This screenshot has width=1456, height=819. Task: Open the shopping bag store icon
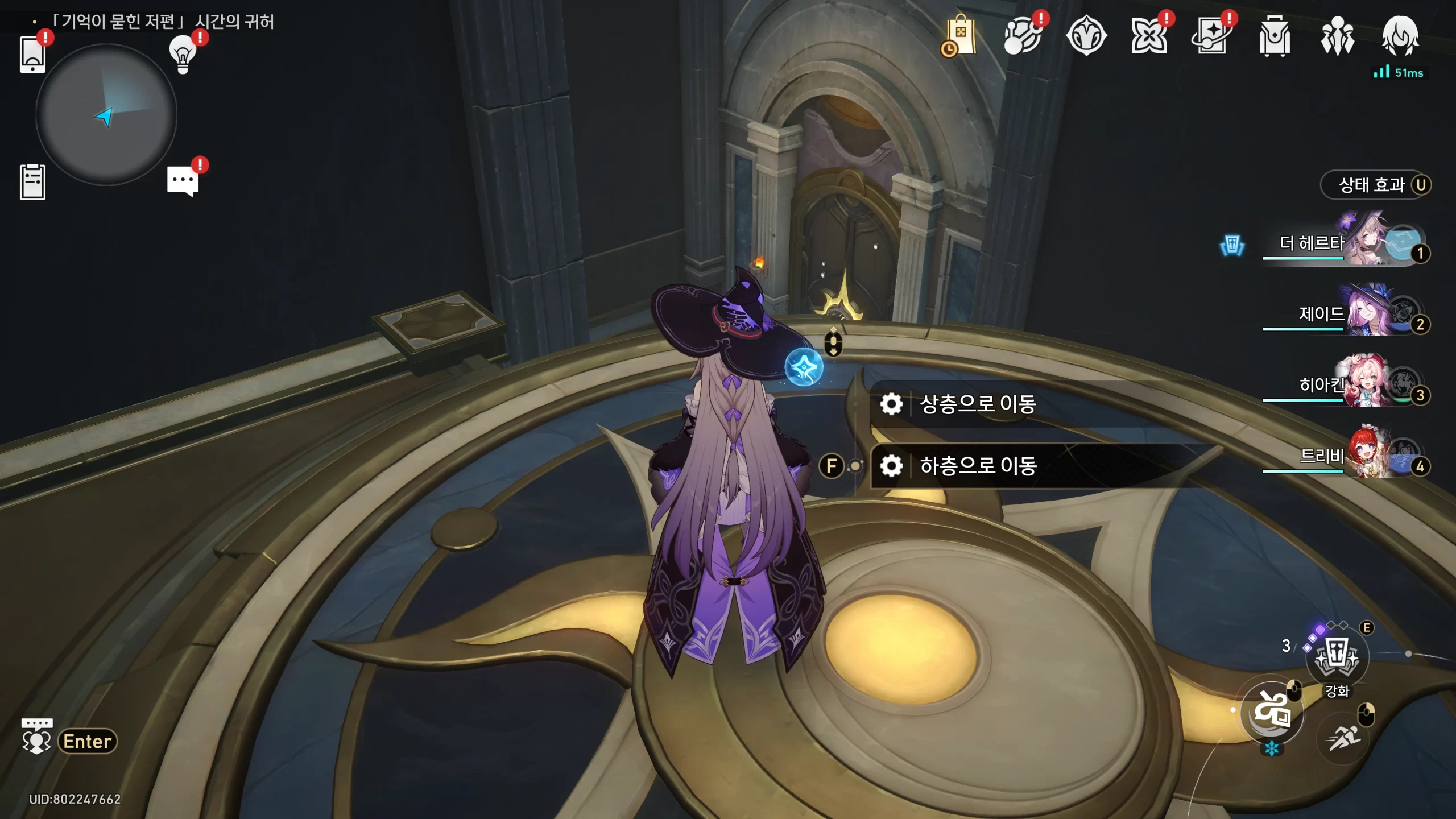click(960, 36)
